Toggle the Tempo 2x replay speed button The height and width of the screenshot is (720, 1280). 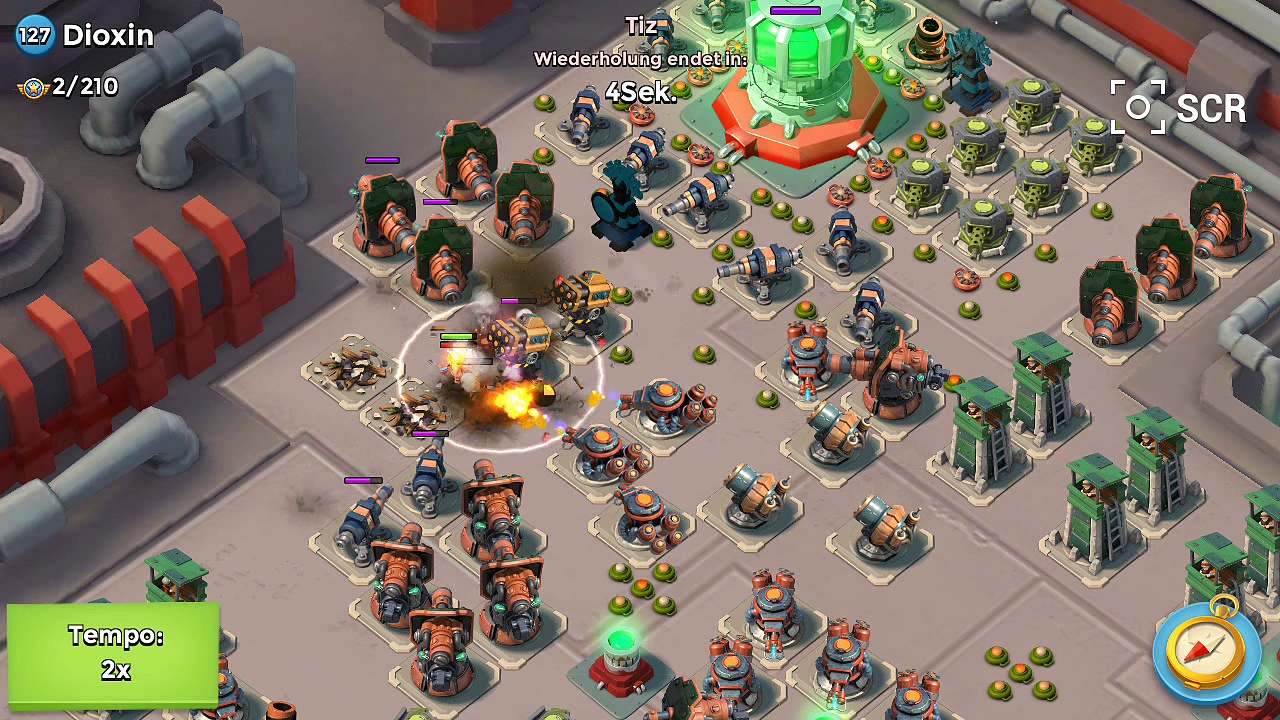[113, 653]
